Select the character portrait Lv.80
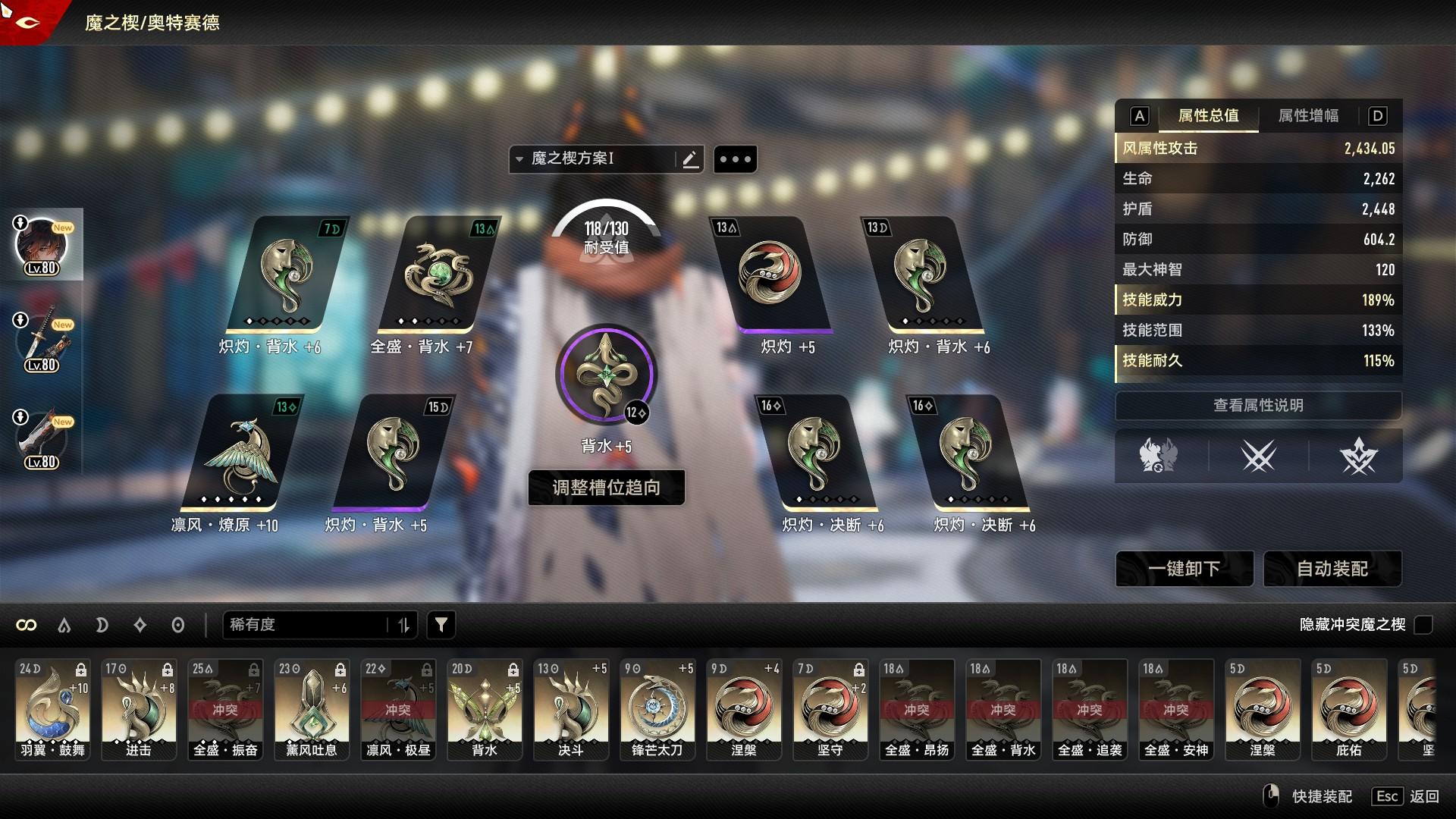This screenshot has width=1456, height=819. click(x=42, y=246)
